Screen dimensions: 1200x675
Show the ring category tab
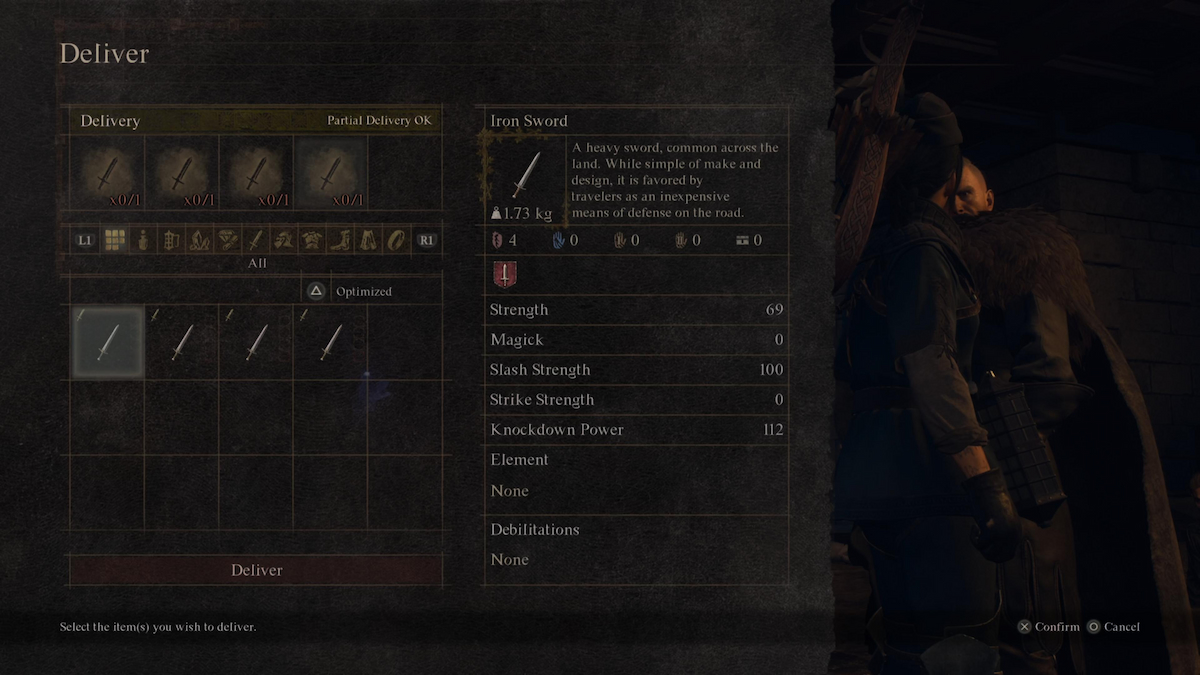pos(397,240)
